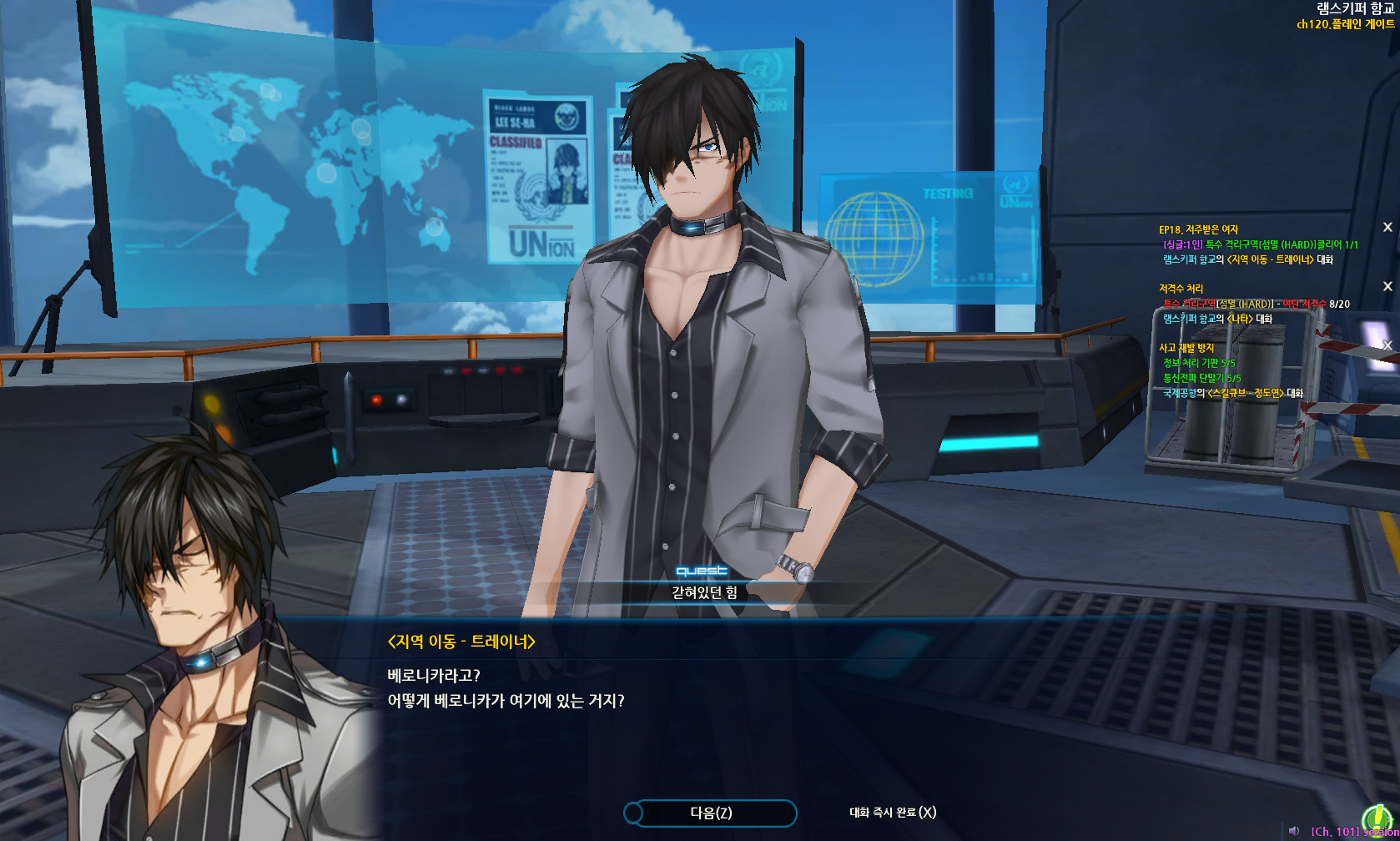Select the 저격수 처리 quest title
Viewport: 1400px width, 841px height.
pos(1181,289)
